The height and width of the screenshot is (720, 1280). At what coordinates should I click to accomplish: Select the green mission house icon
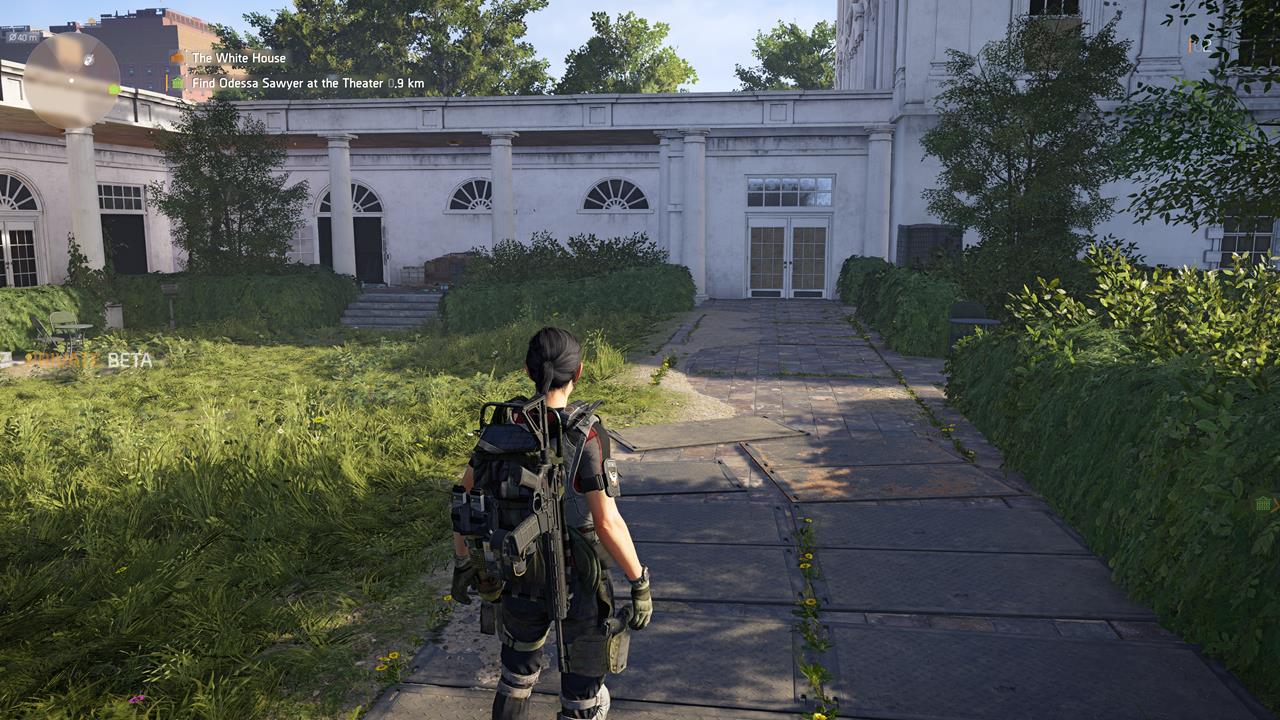coord(178,82)
